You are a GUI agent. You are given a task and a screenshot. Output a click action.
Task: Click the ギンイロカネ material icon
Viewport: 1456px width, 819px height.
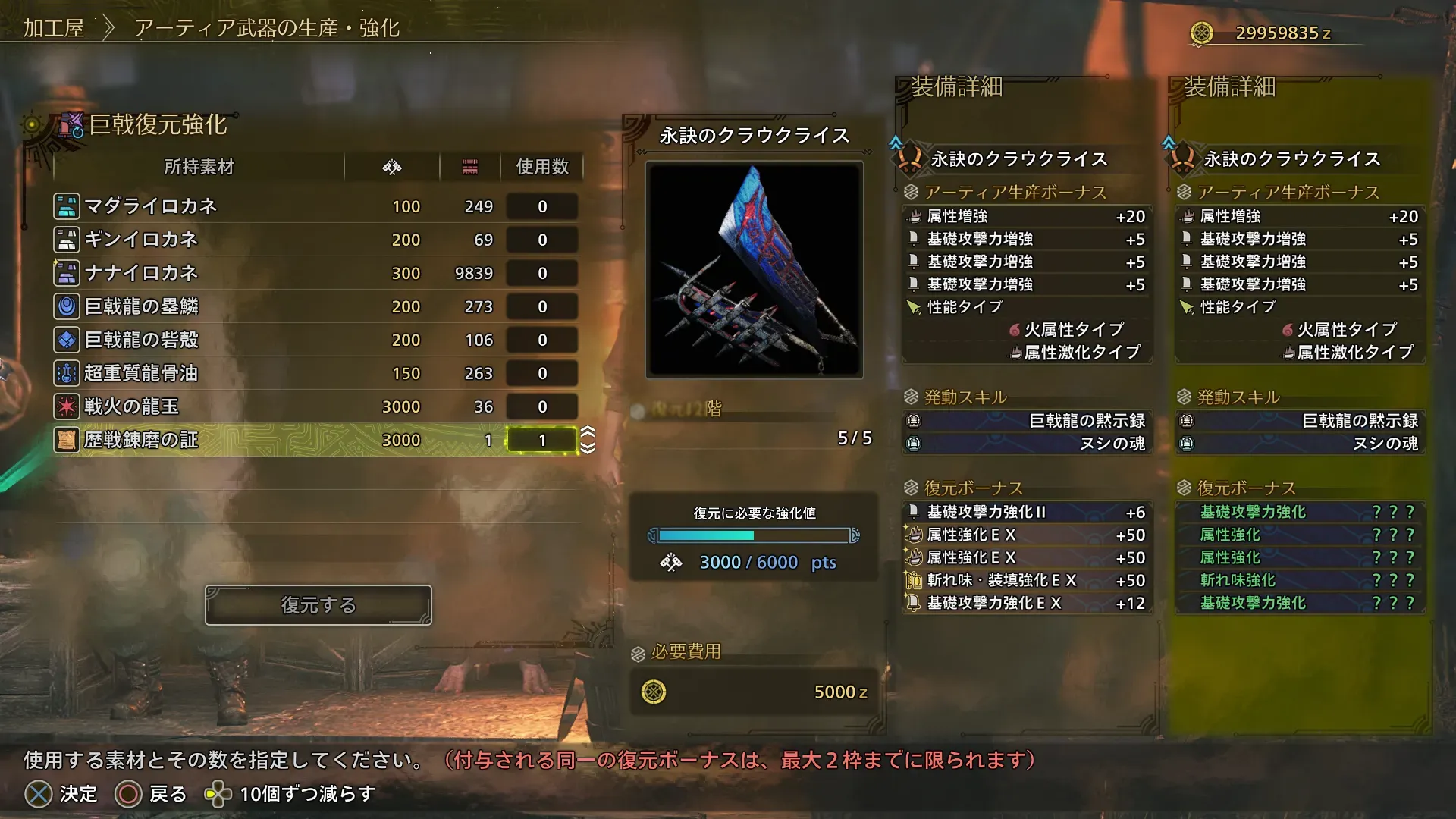(67, 239)
